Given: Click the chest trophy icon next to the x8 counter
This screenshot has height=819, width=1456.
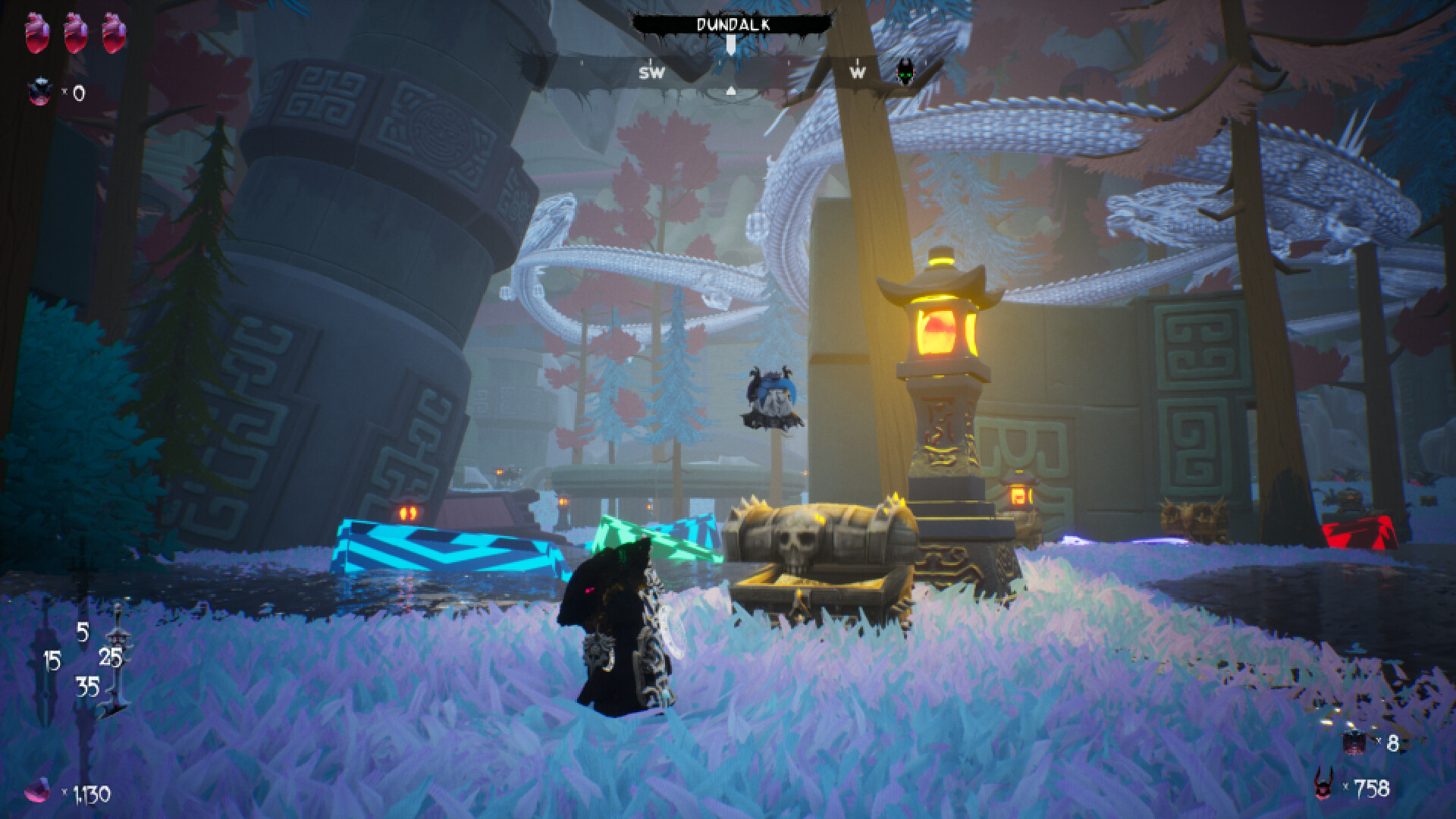Looking at the screenshot, I should [1354, 742].
